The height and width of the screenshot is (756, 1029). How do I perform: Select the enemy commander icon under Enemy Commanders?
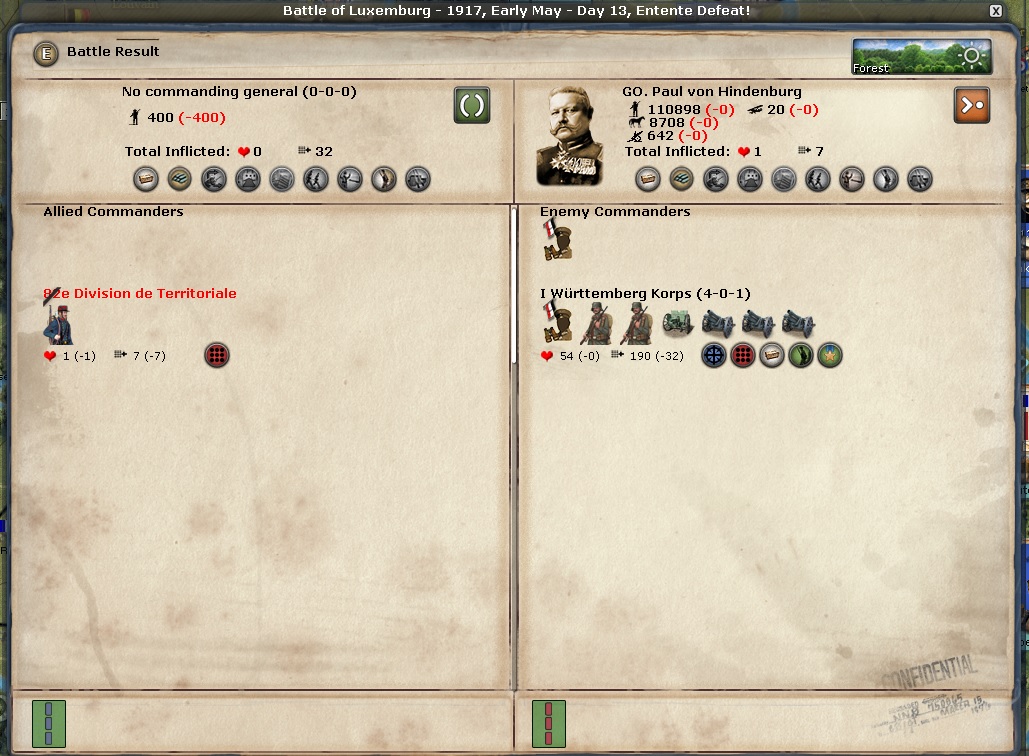click(x=556, y=240)
